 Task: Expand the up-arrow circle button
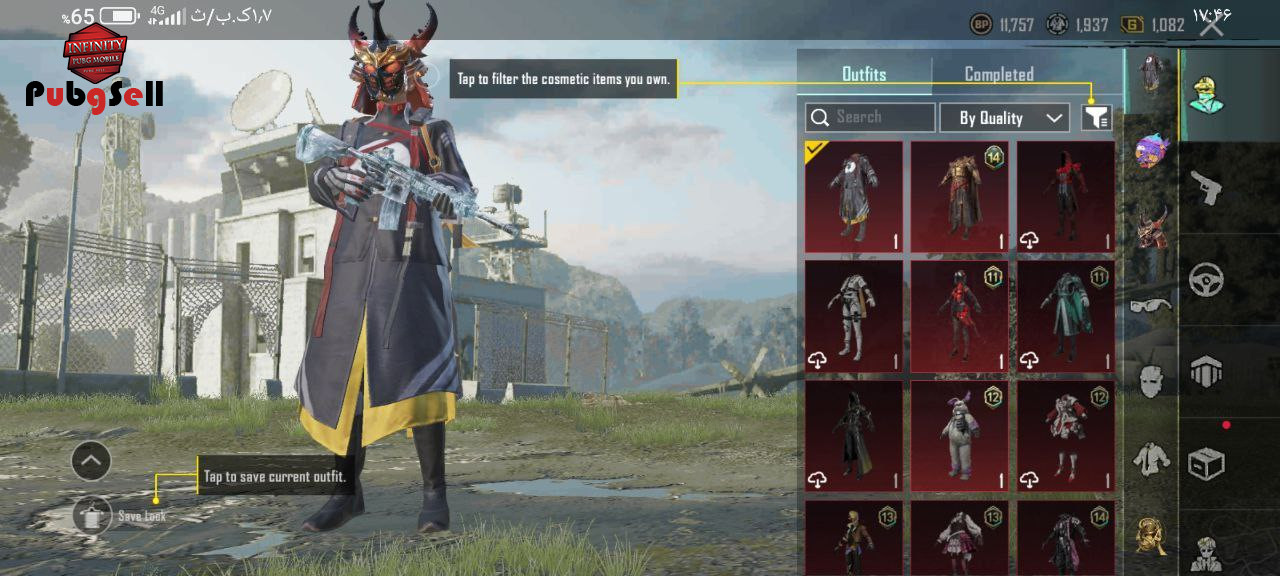pyautogui.click(x=91, y=461)
